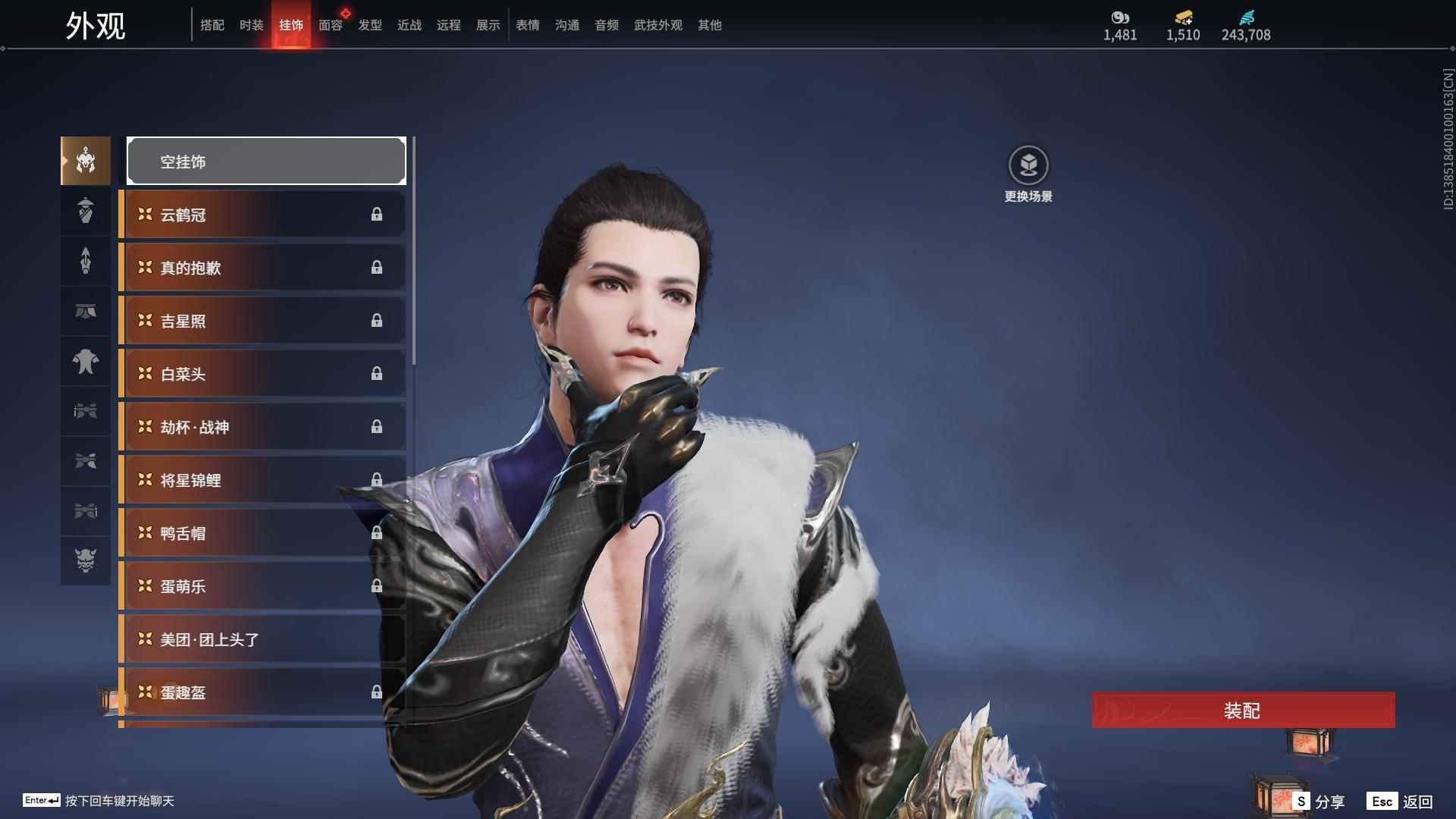The height and width of the screenshot is (819, 1456).
Task: Click 返回 to go back
Action: pyautogui.click(x=1401, y=801)
